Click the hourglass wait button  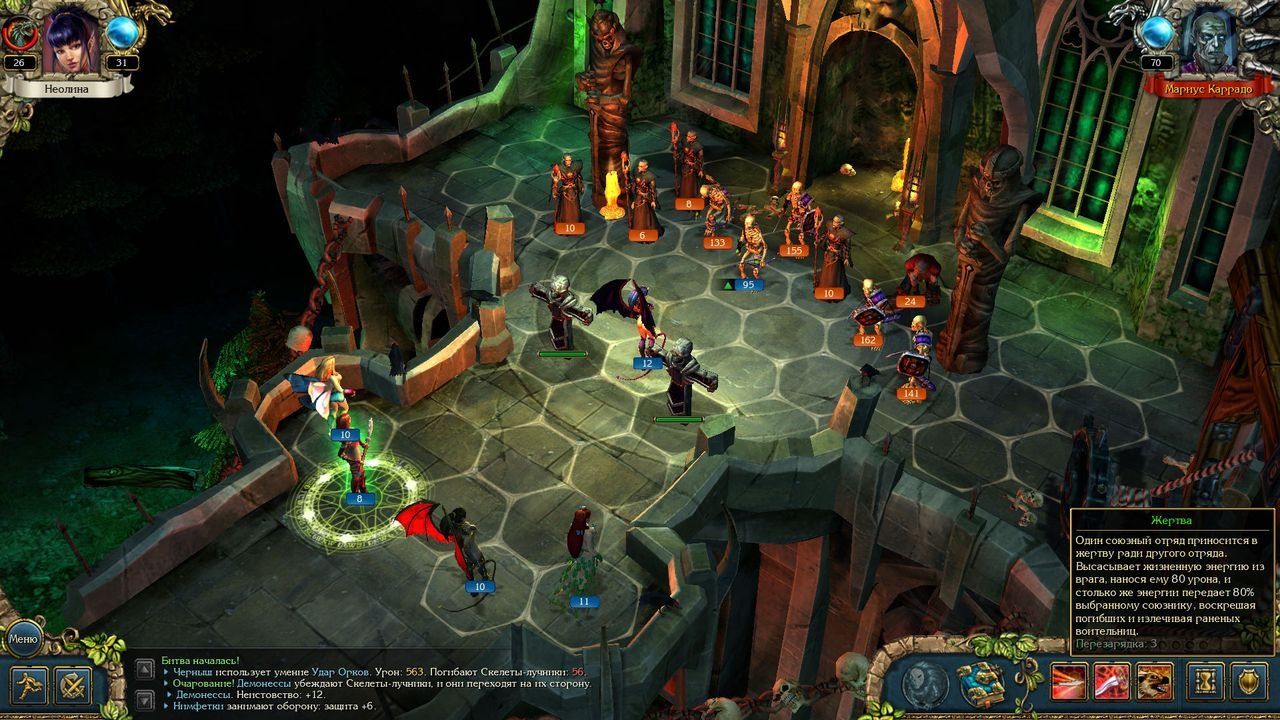(1205, 683)
